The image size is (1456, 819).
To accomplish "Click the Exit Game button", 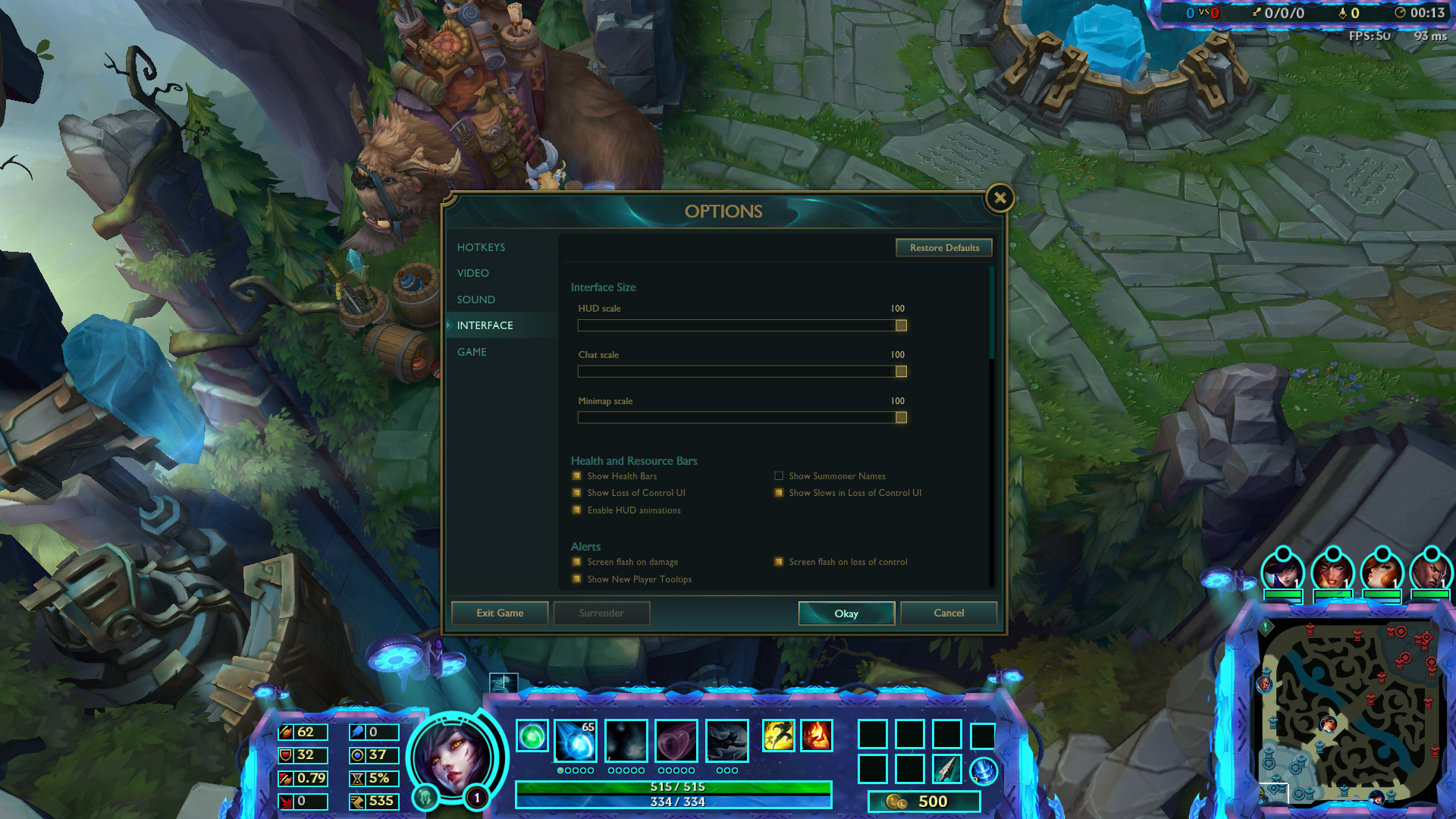I will (500, 613).
